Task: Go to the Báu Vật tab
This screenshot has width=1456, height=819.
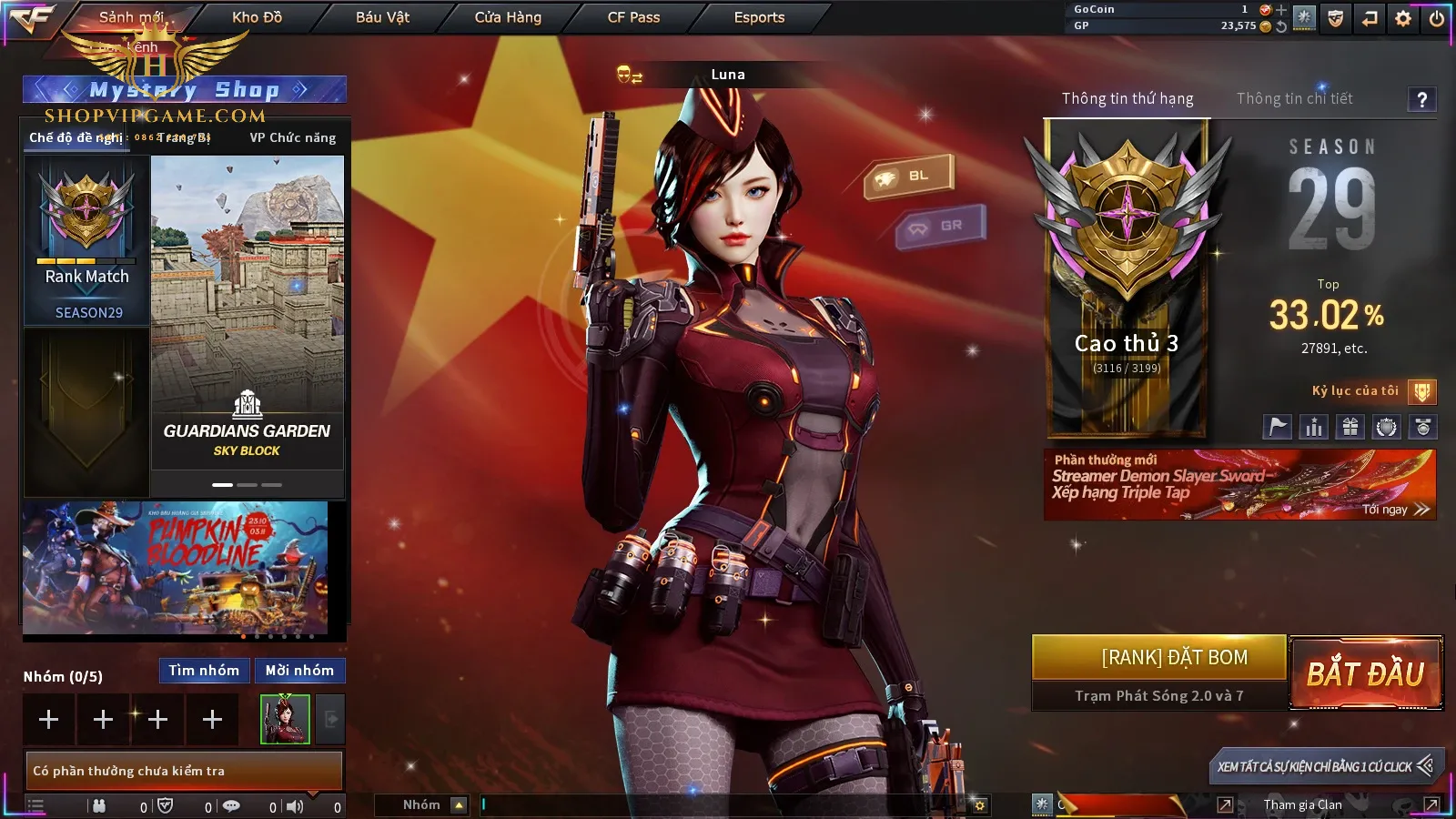Action: [x=382, y=17]
